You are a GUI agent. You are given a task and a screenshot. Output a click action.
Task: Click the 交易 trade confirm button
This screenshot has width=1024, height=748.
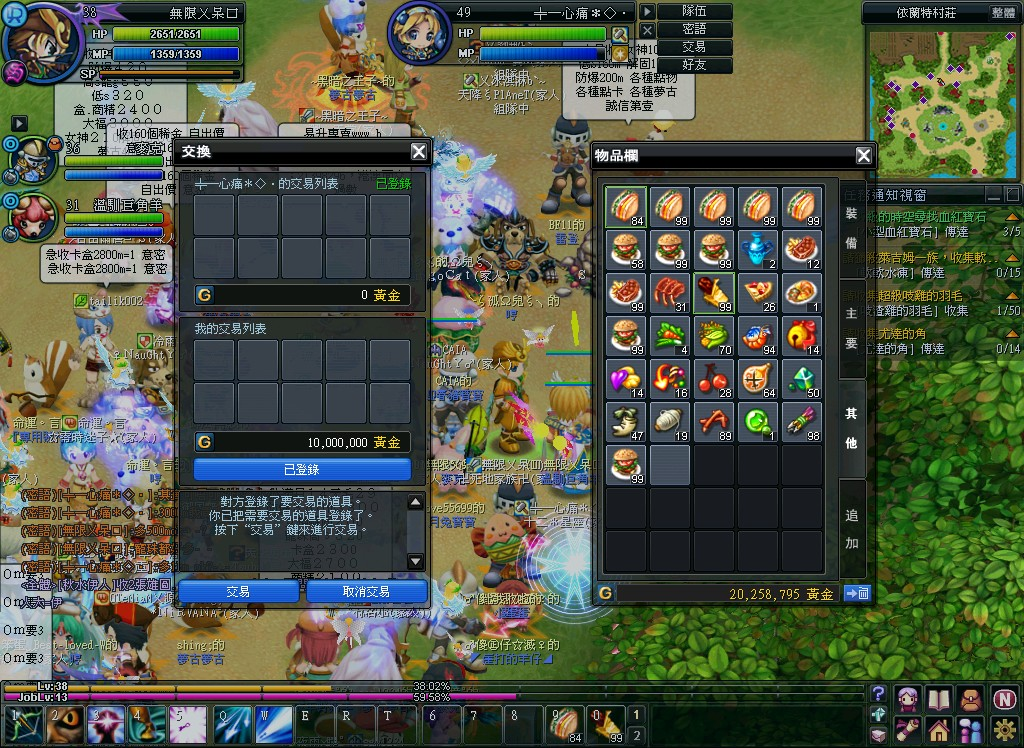tap(238, 592)
